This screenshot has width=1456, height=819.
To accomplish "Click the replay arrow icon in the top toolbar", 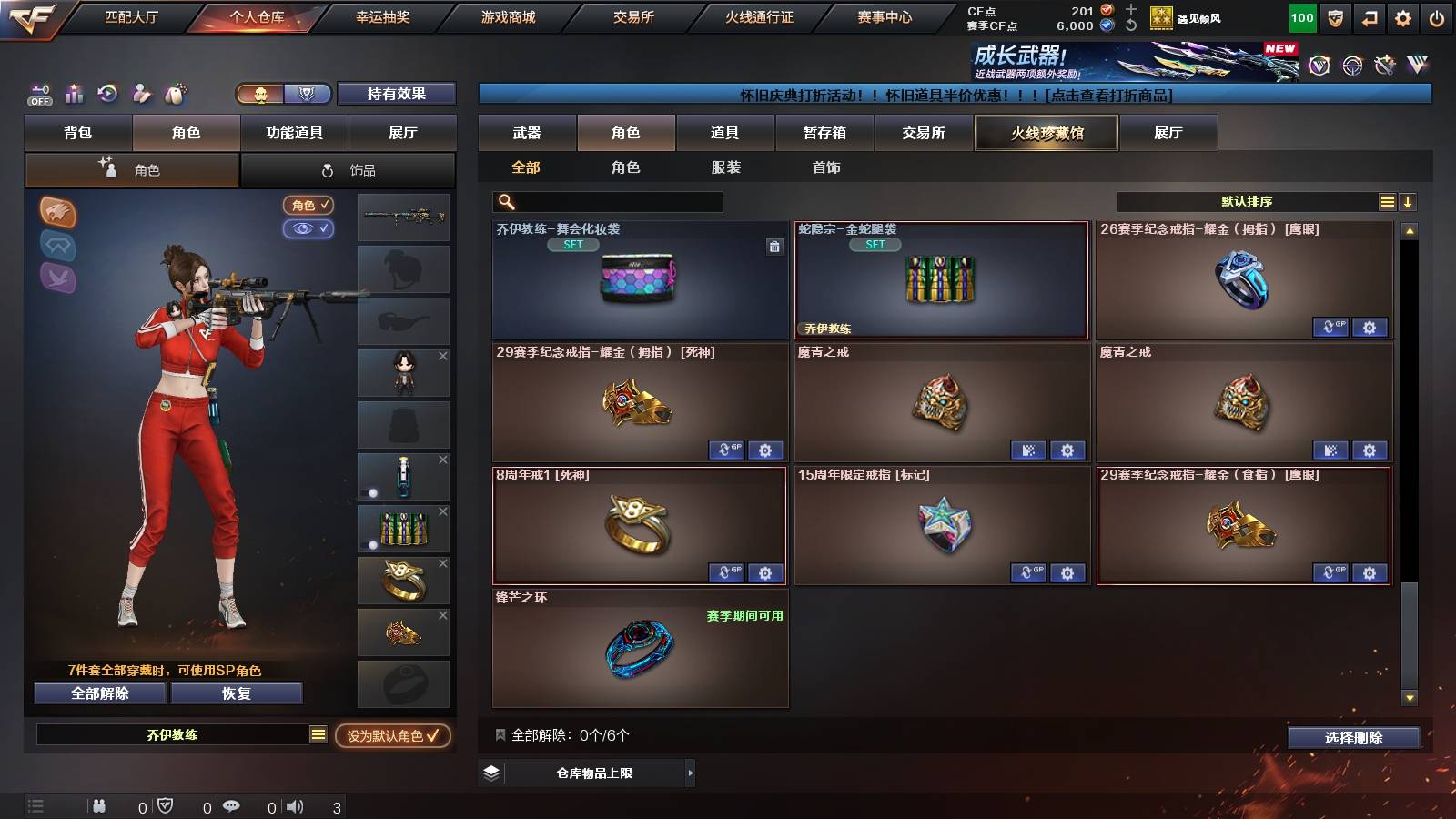I will coord(108,94).
